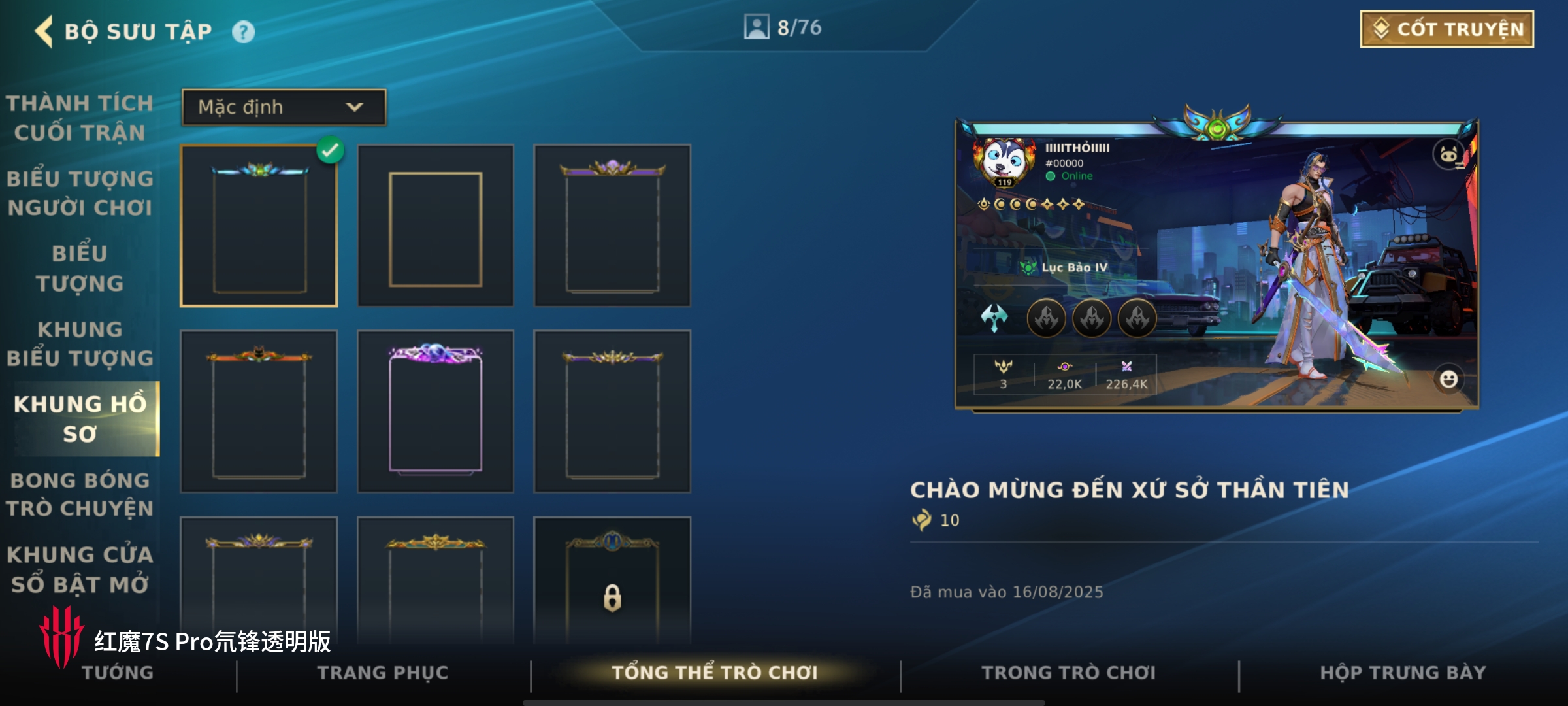
Task: Choose the glowing purple orb profile frame
Action: 435,411
